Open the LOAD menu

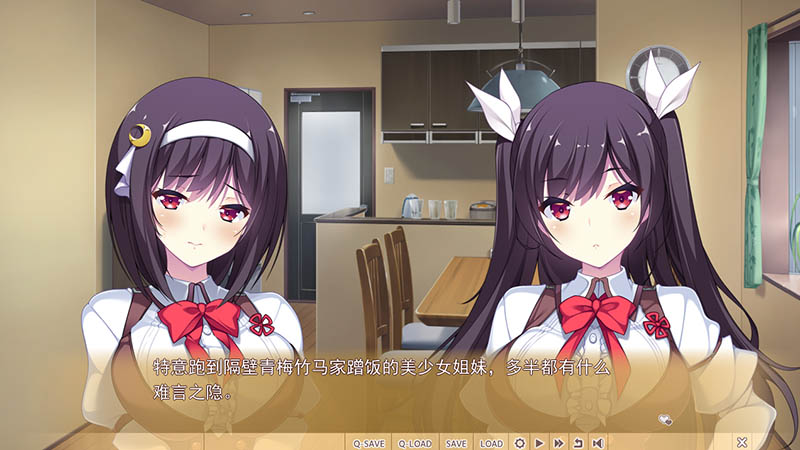[491, 442]
